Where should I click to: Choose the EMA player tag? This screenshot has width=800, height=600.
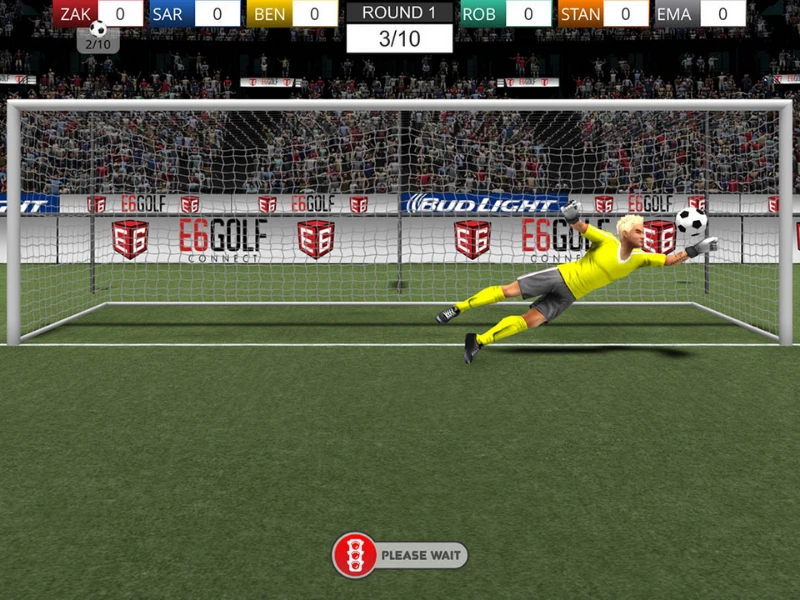point(676,14)
